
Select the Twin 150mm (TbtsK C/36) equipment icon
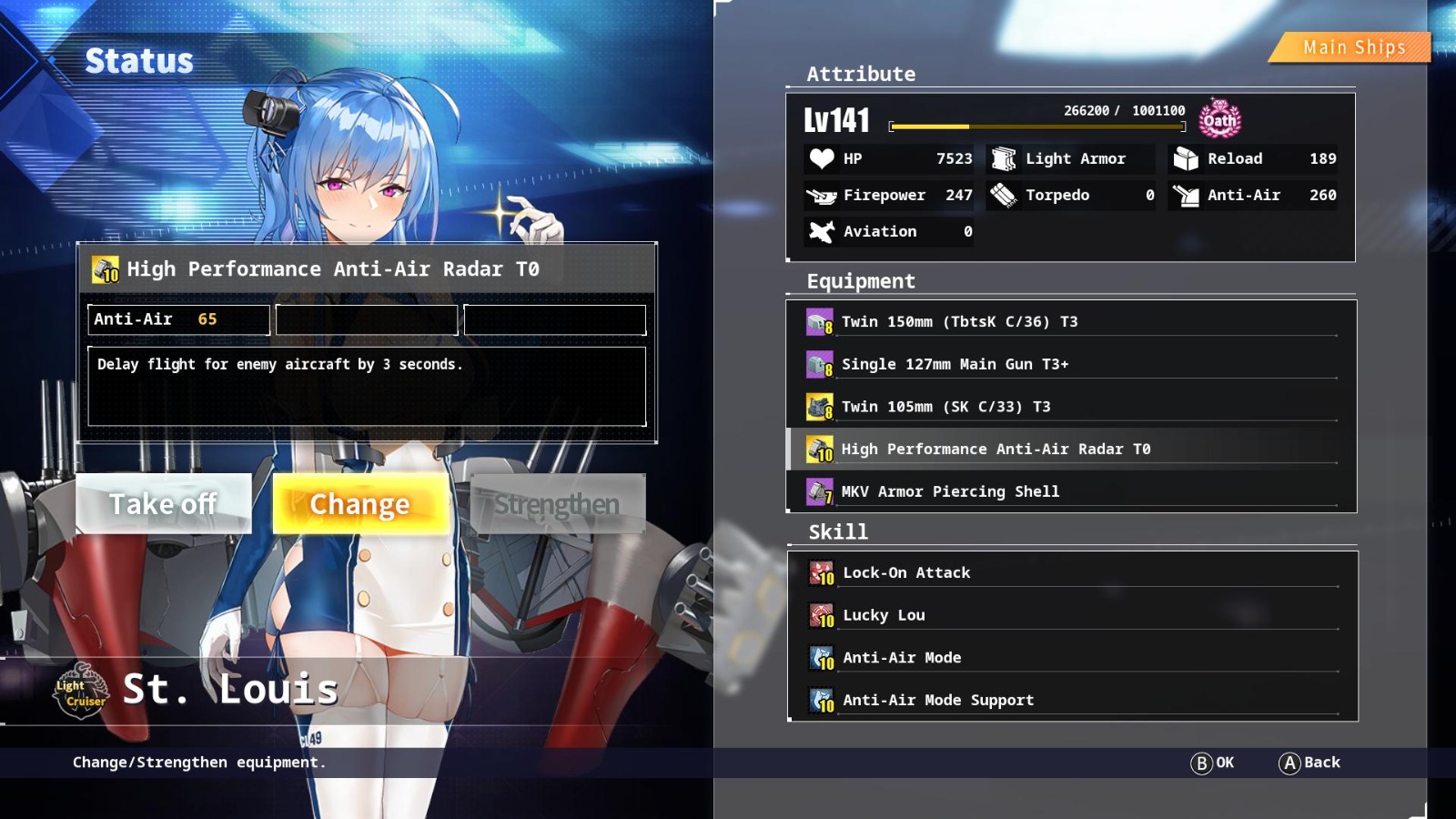pos(818,320)
